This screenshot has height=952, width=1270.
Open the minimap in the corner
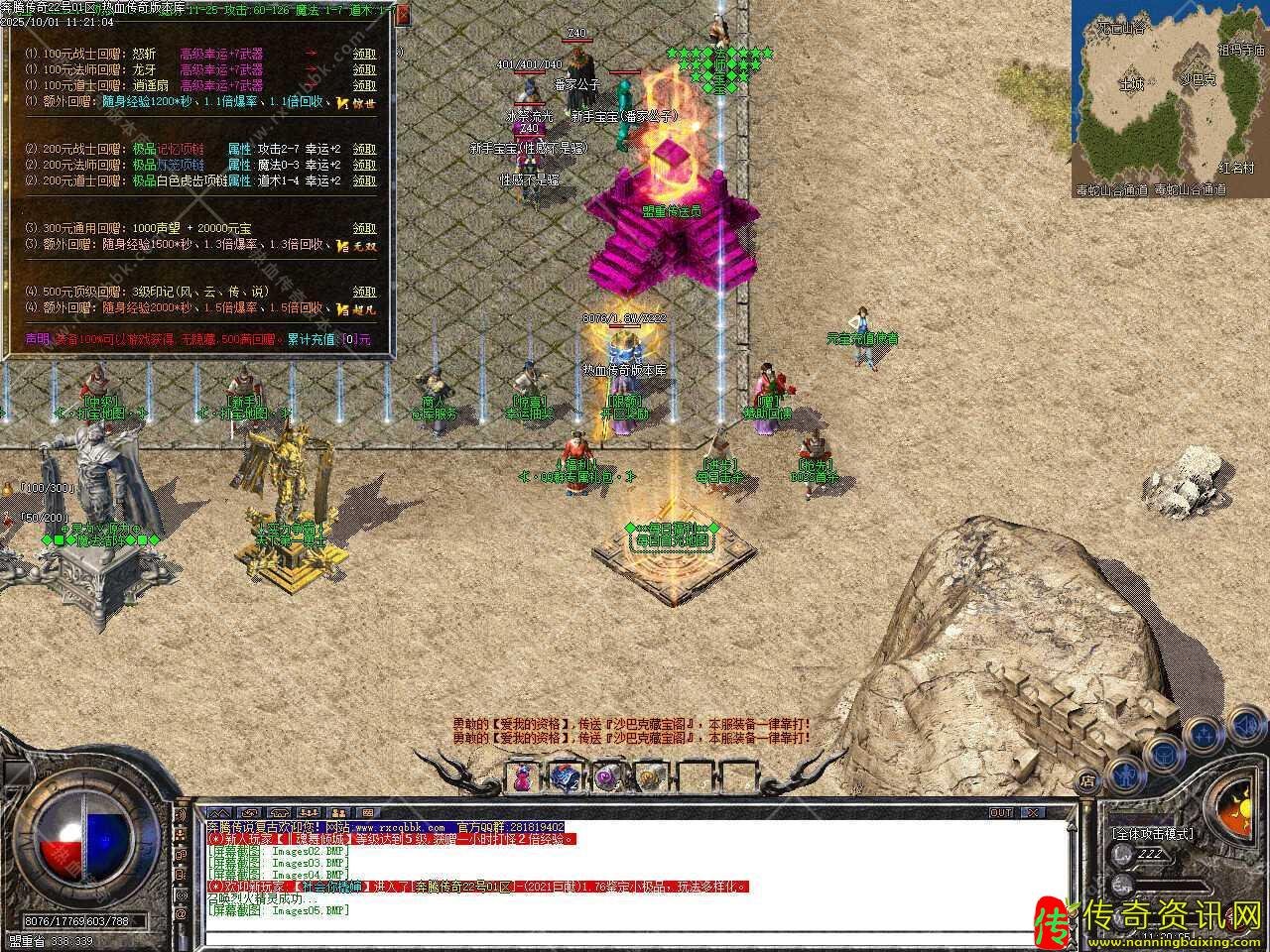pyautogui.click(x=1169, y=99)
